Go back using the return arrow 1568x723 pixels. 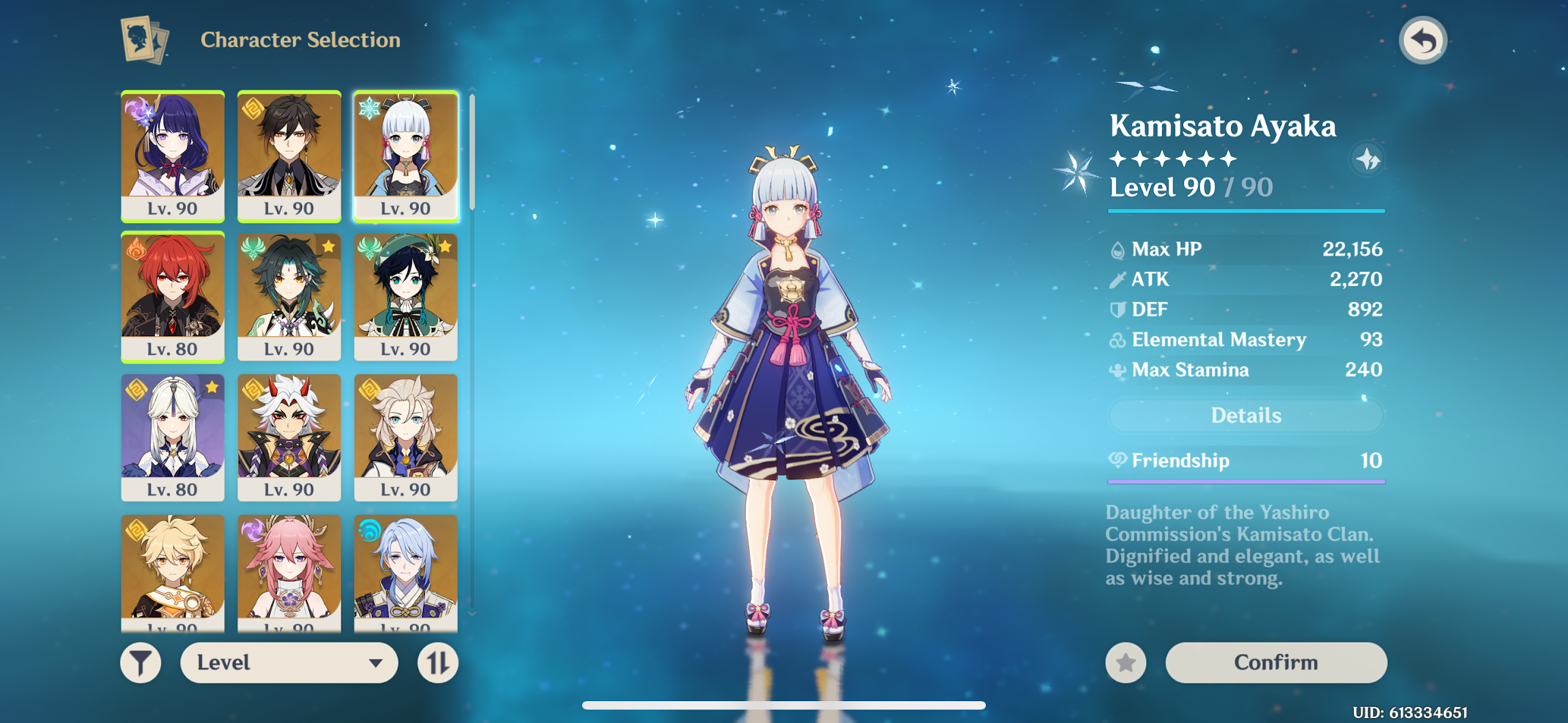click(x=1423, y=41)
